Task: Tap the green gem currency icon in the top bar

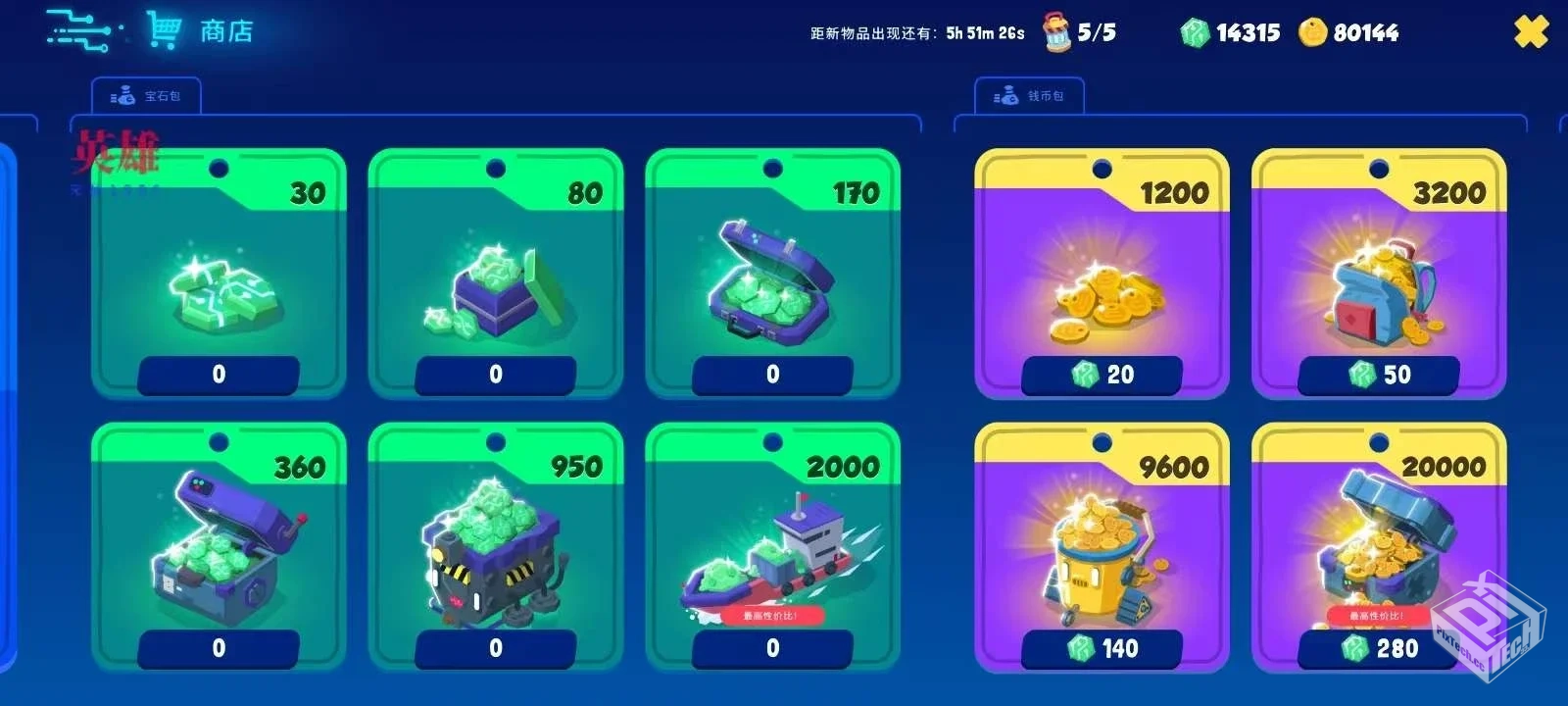Action: (1195, 33)
